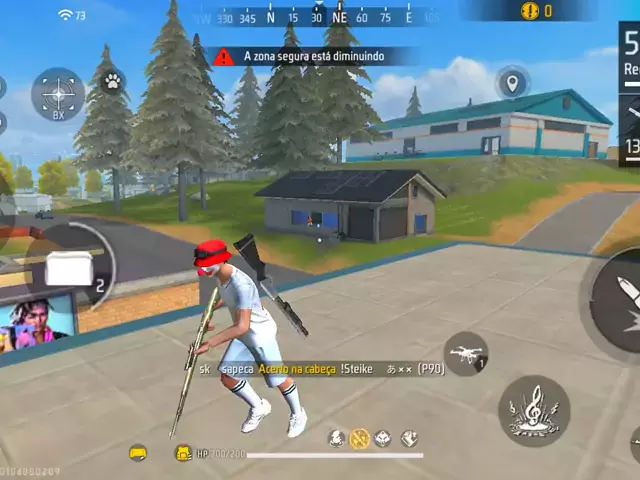Deploy the drone item

(466, 353)
